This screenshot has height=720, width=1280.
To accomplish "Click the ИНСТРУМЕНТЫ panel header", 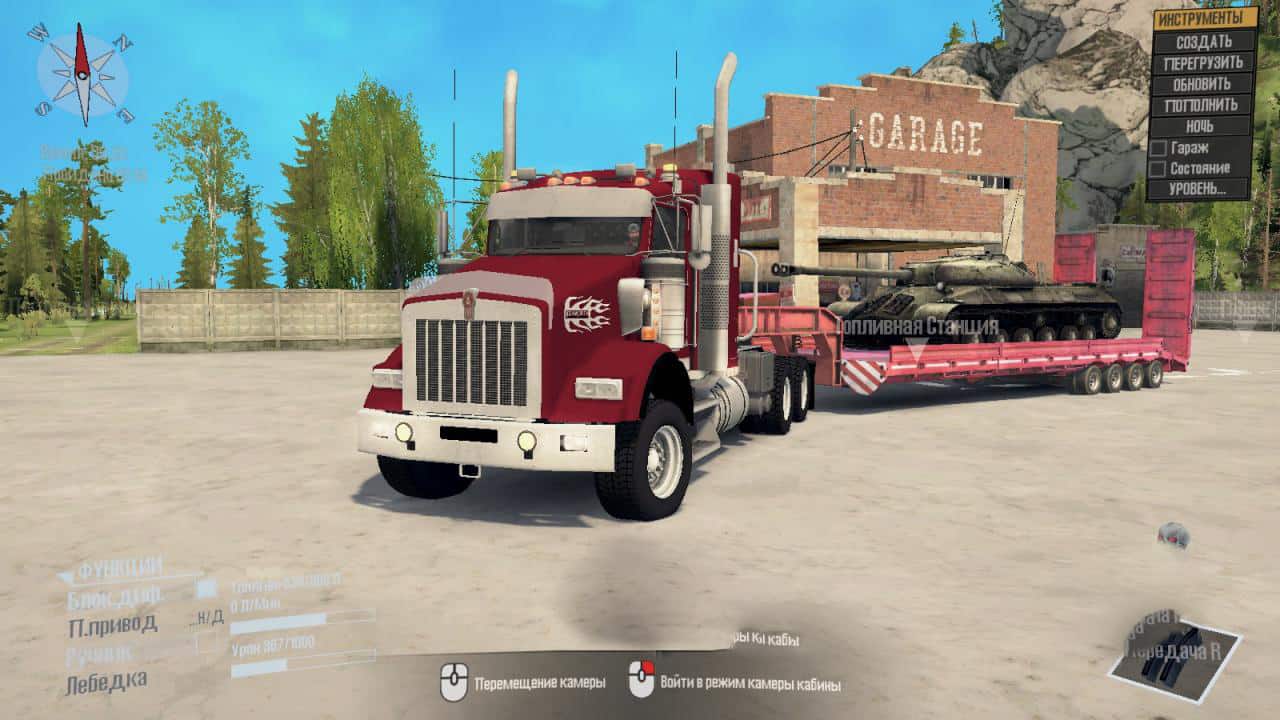I will tap(1205, 19).
